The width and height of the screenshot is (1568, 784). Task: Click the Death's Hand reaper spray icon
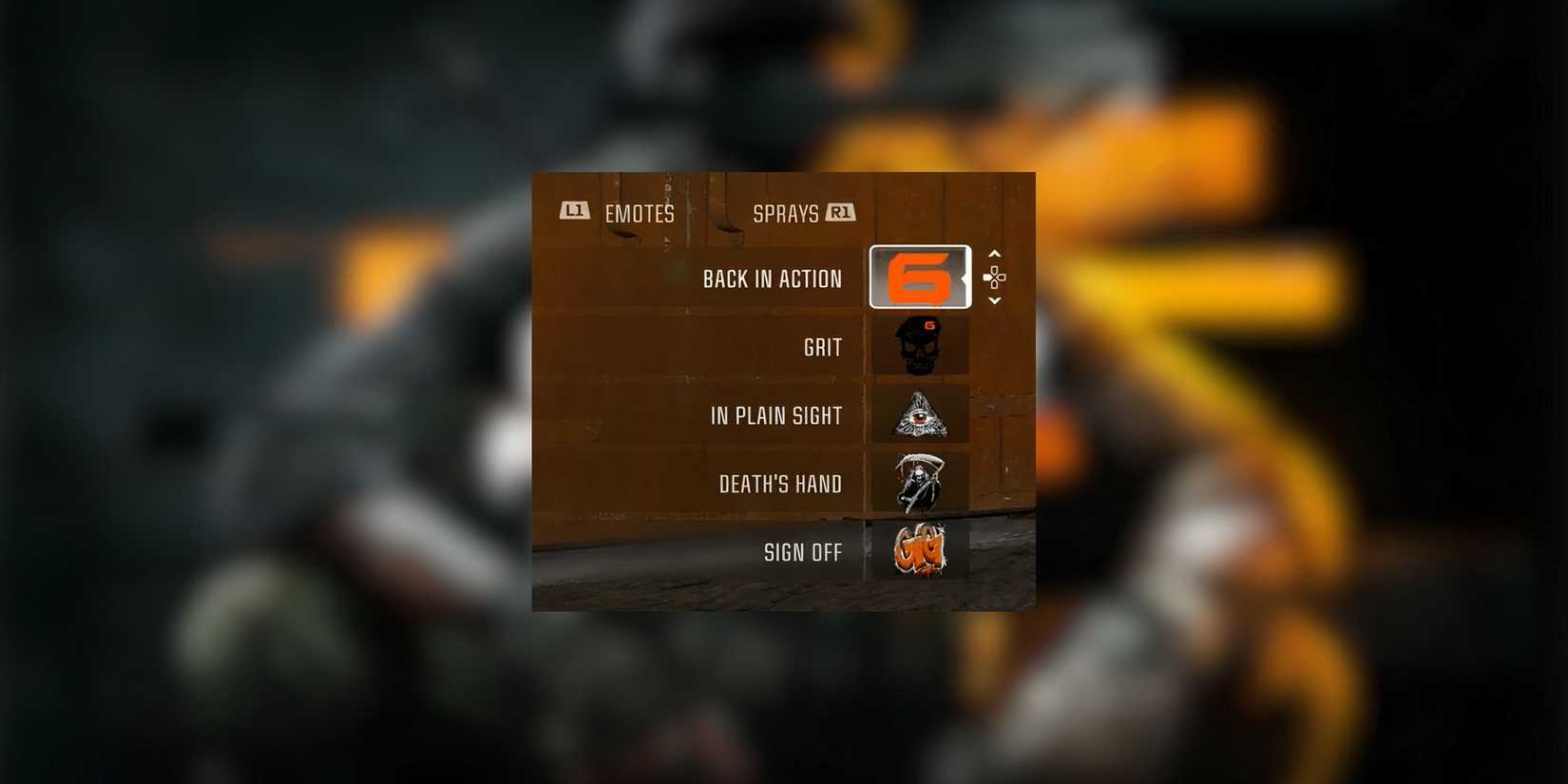(x=918, y=483)
